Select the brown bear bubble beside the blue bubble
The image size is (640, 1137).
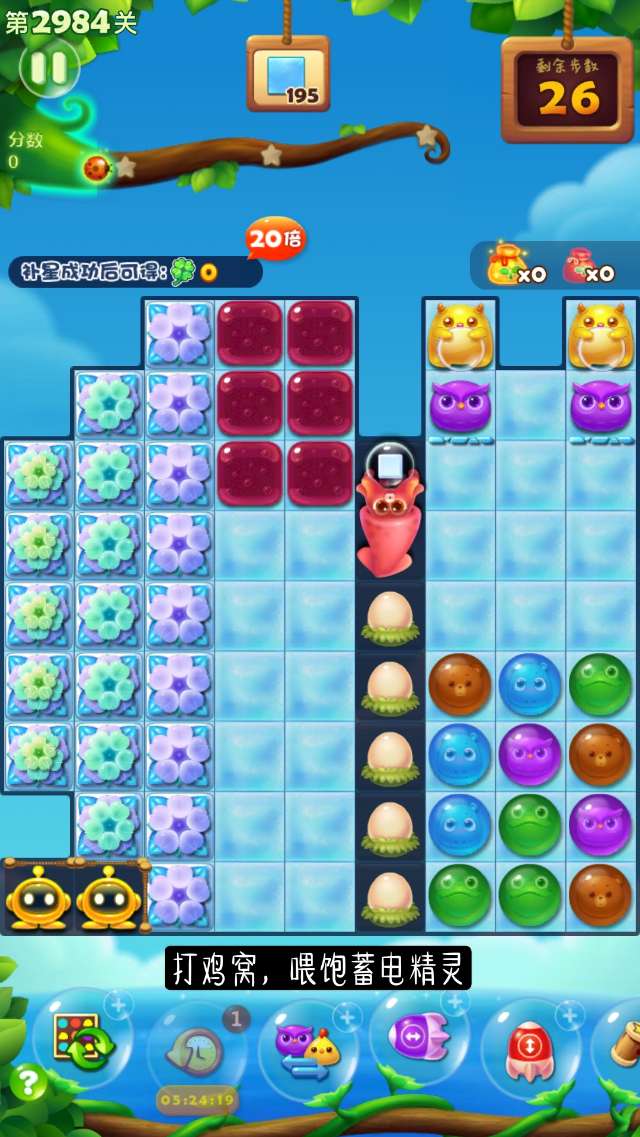[460, 684]
